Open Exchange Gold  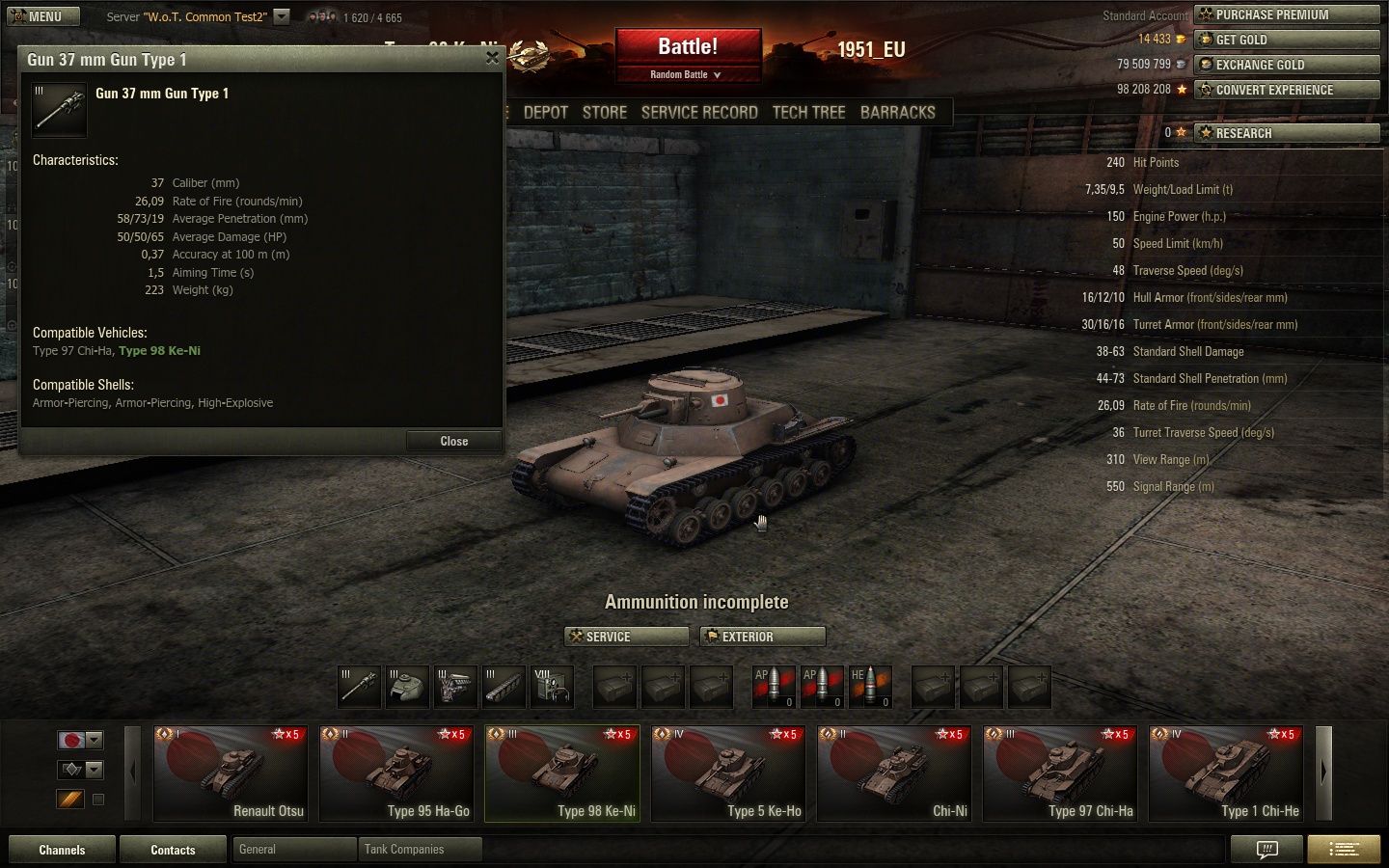[1286, 65]
